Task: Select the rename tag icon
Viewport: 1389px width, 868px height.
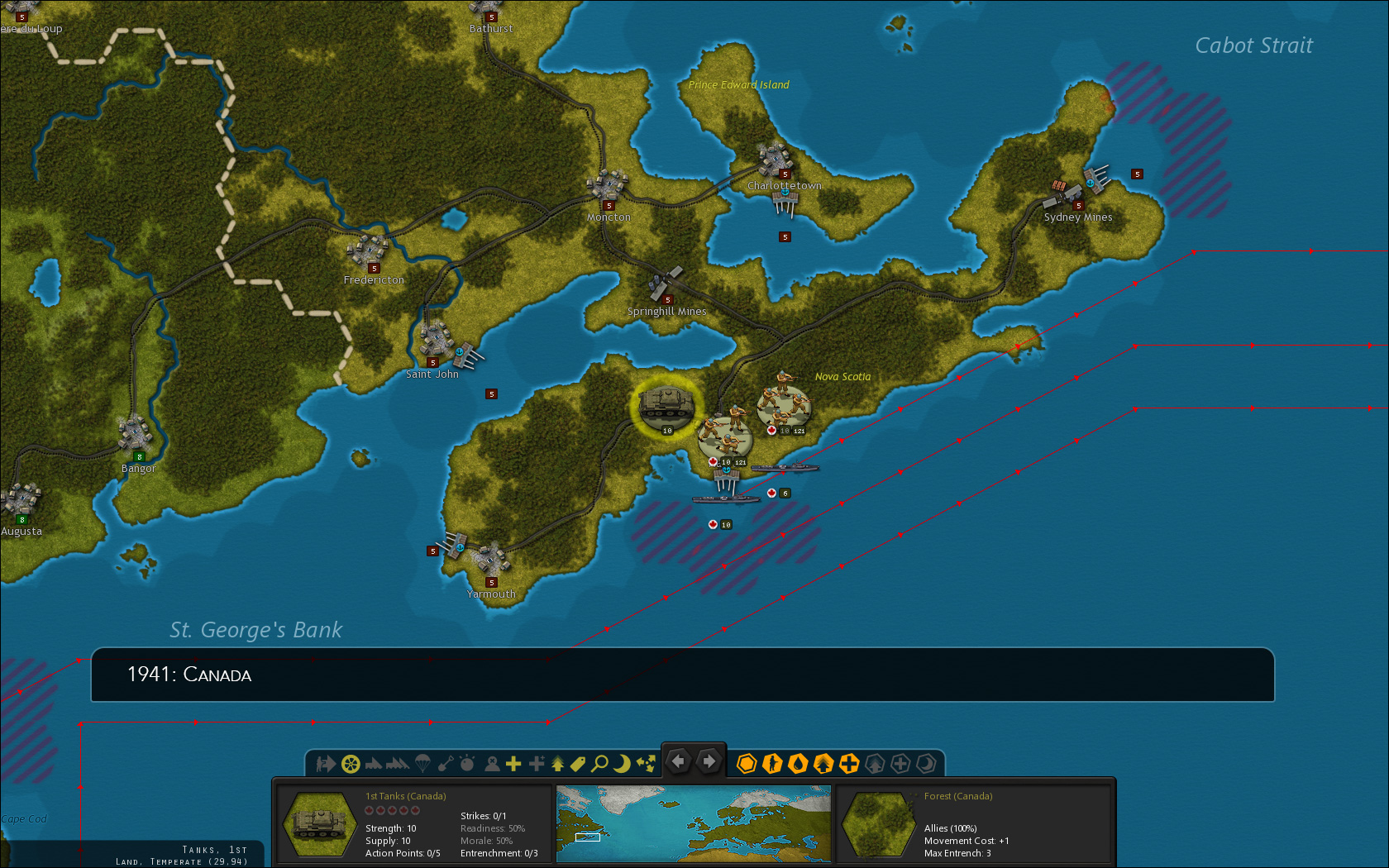Action: coord(577,764)
